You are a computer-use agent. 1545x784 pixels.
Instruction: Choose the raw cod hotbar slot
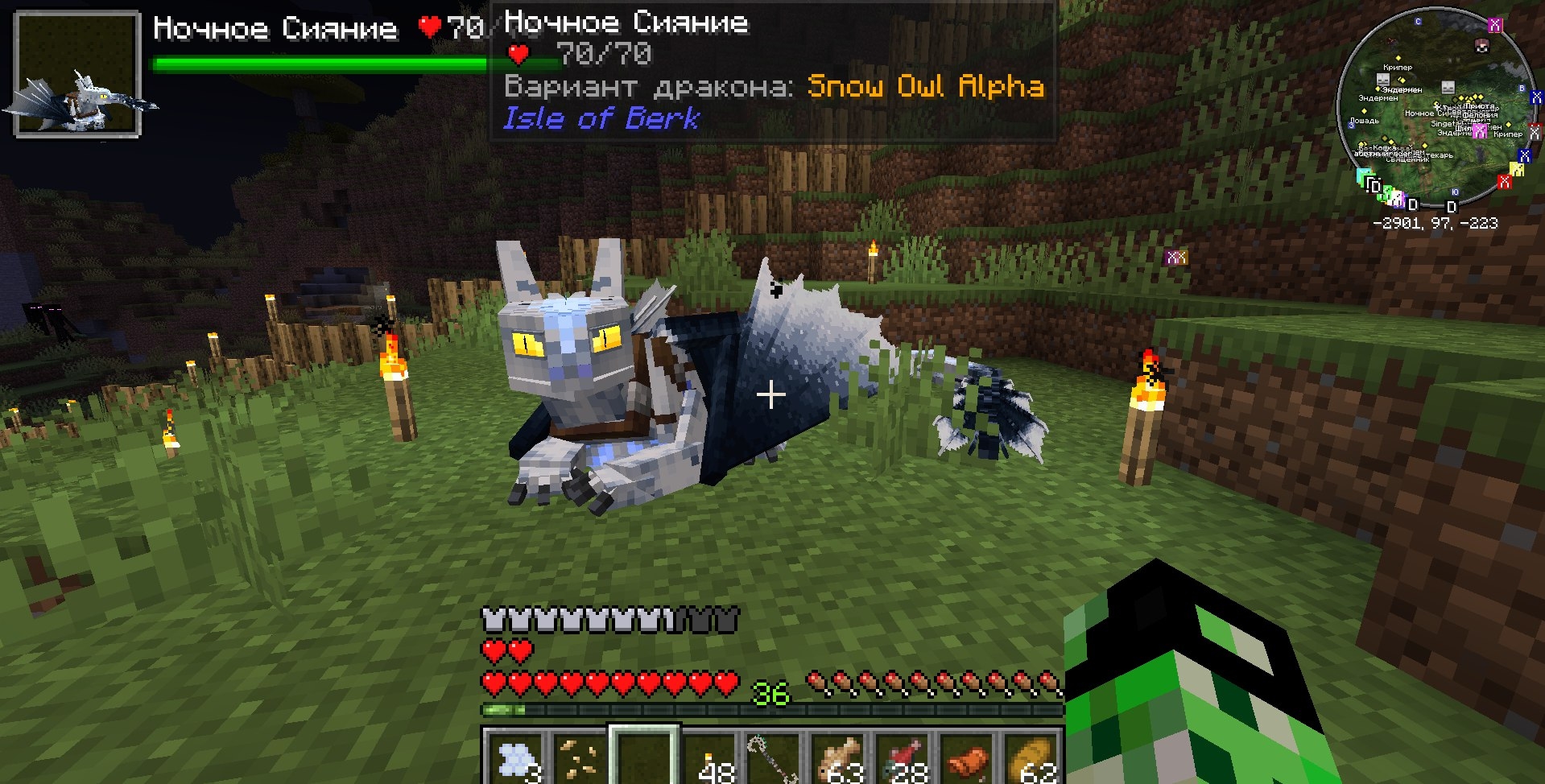[x=839, y=757]
